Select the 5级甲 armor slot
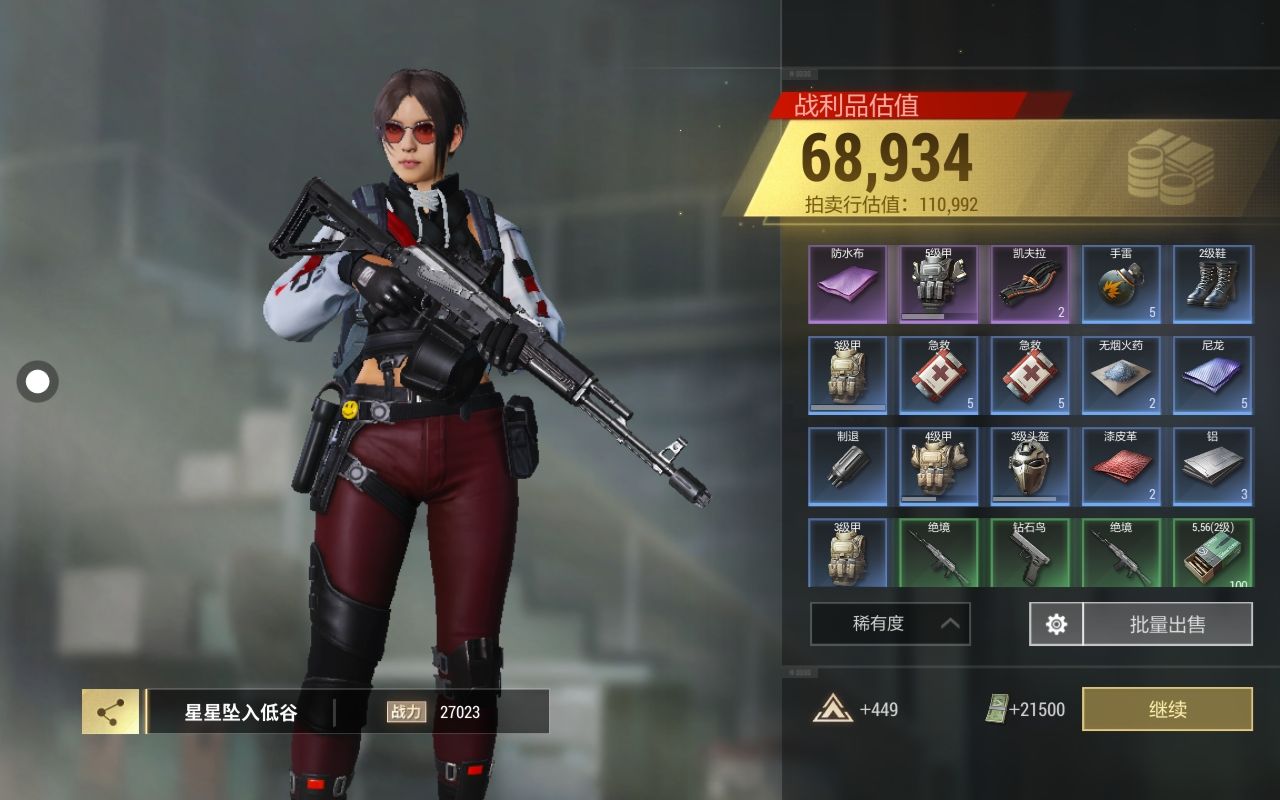The width and height of the screenshot is (1280, 800). pyautogui.click(x=939, y=284)
